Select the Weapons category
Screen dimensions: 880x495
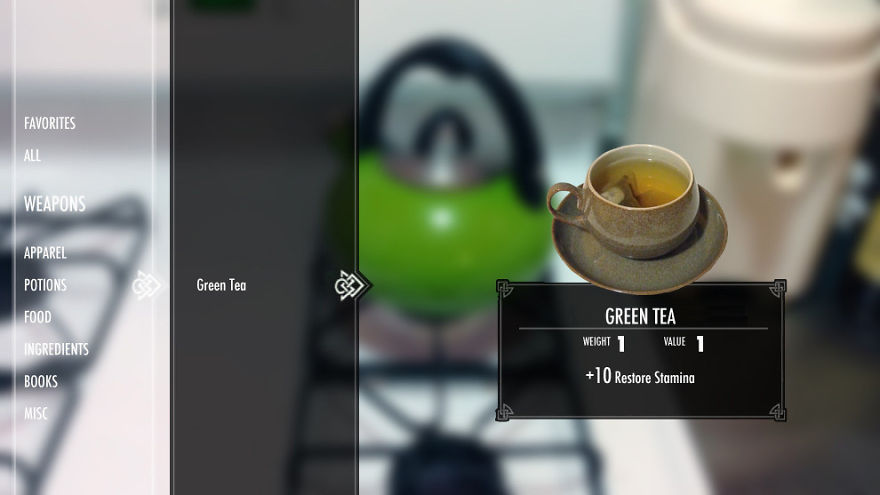tap(55, 204)
